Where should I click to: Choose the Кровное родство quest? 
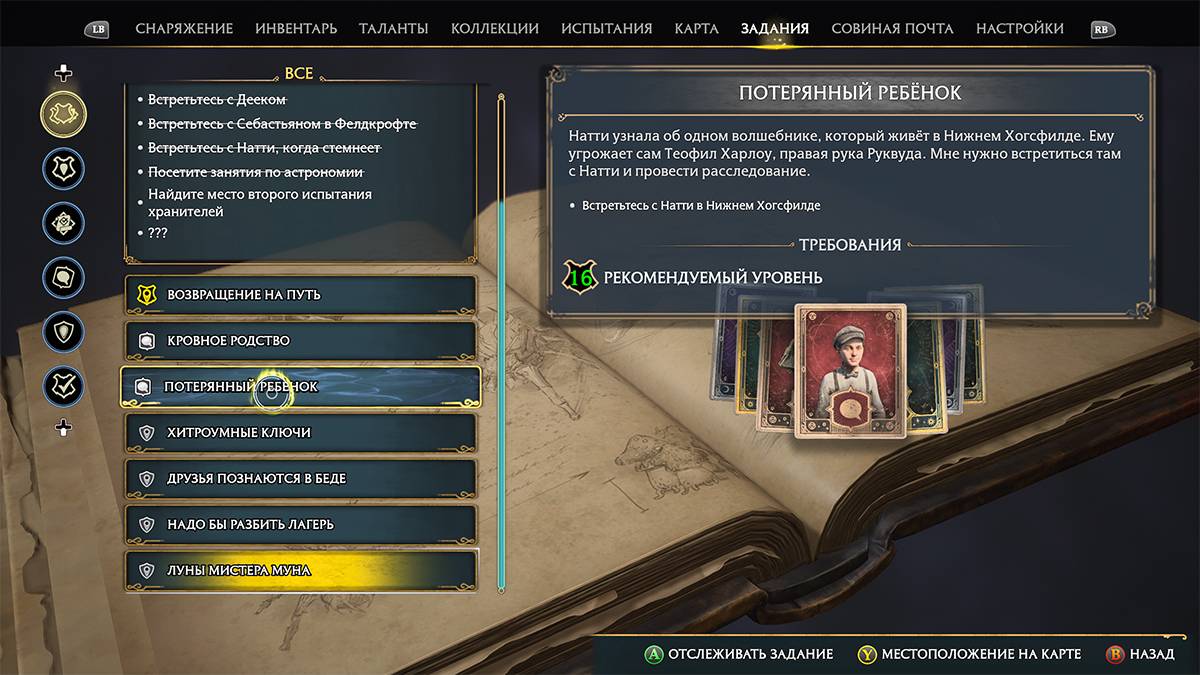(299, 341)
